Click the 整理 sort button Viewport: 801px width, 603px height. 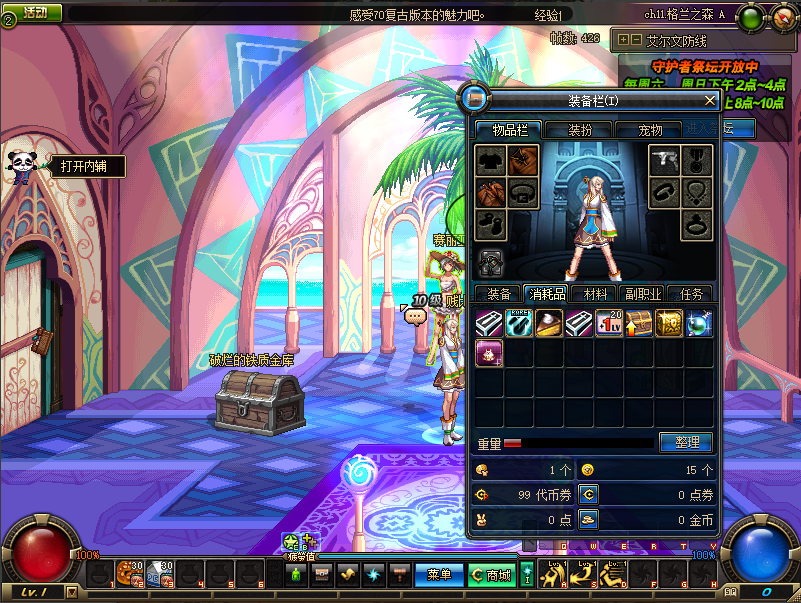[685, 442]
